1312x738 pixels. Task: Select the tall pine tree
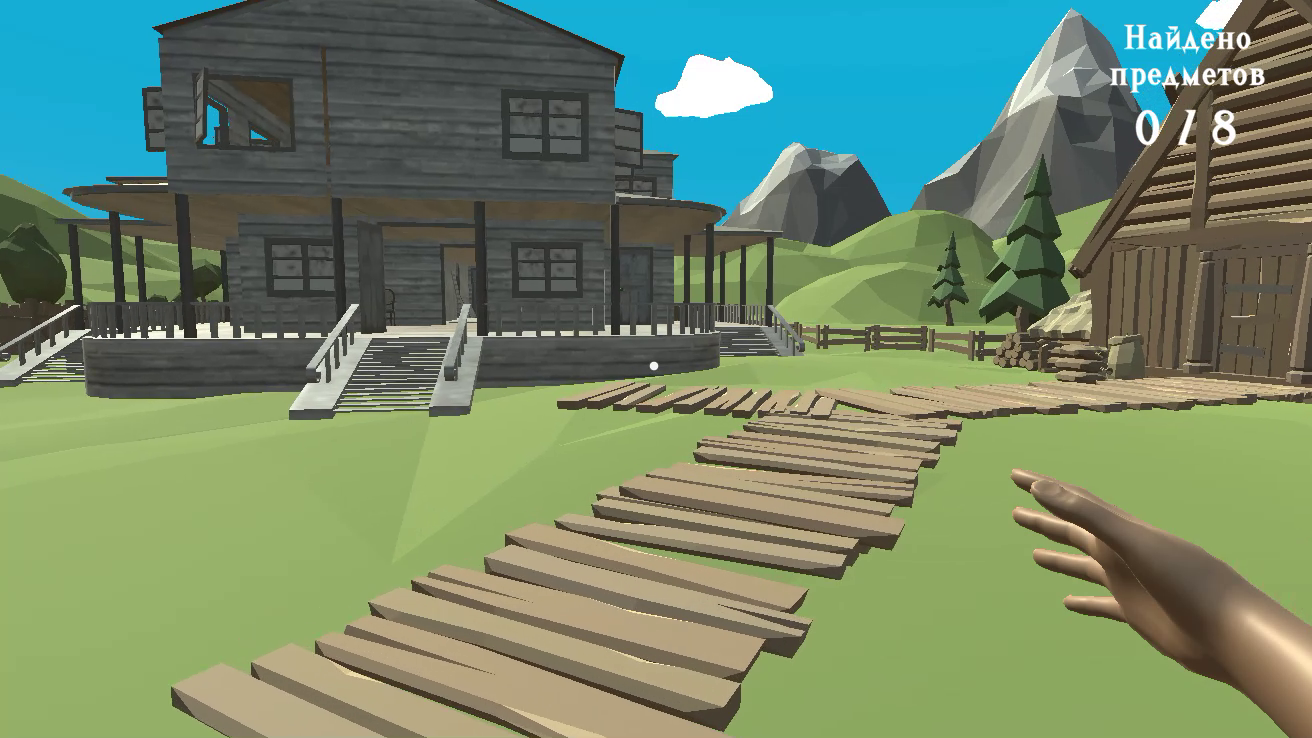(x=1027, y=250)
